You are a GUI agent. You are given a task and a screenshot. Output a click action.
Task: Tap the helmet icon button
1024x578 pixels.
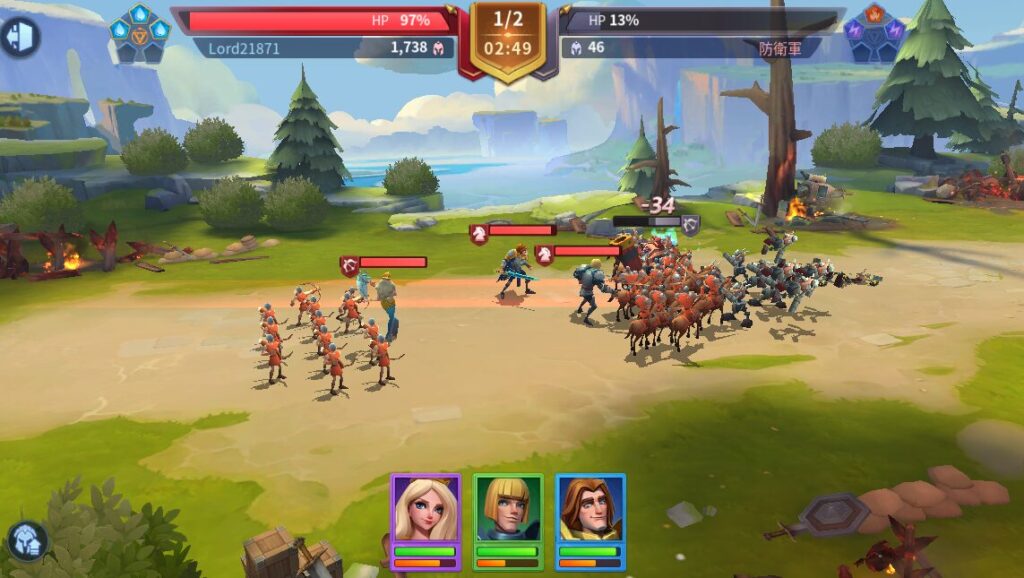27,541
